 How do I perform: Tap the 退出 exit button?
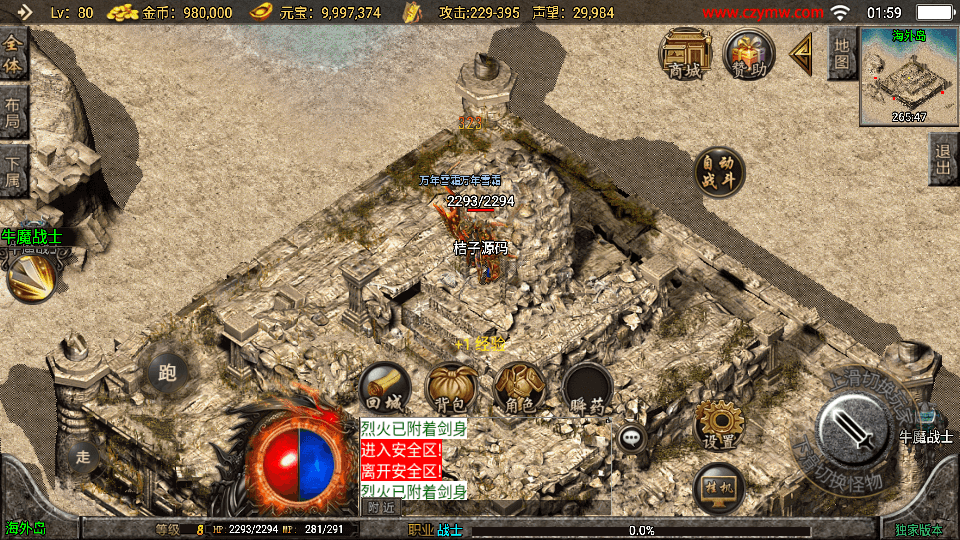click(x=943, y=159)
